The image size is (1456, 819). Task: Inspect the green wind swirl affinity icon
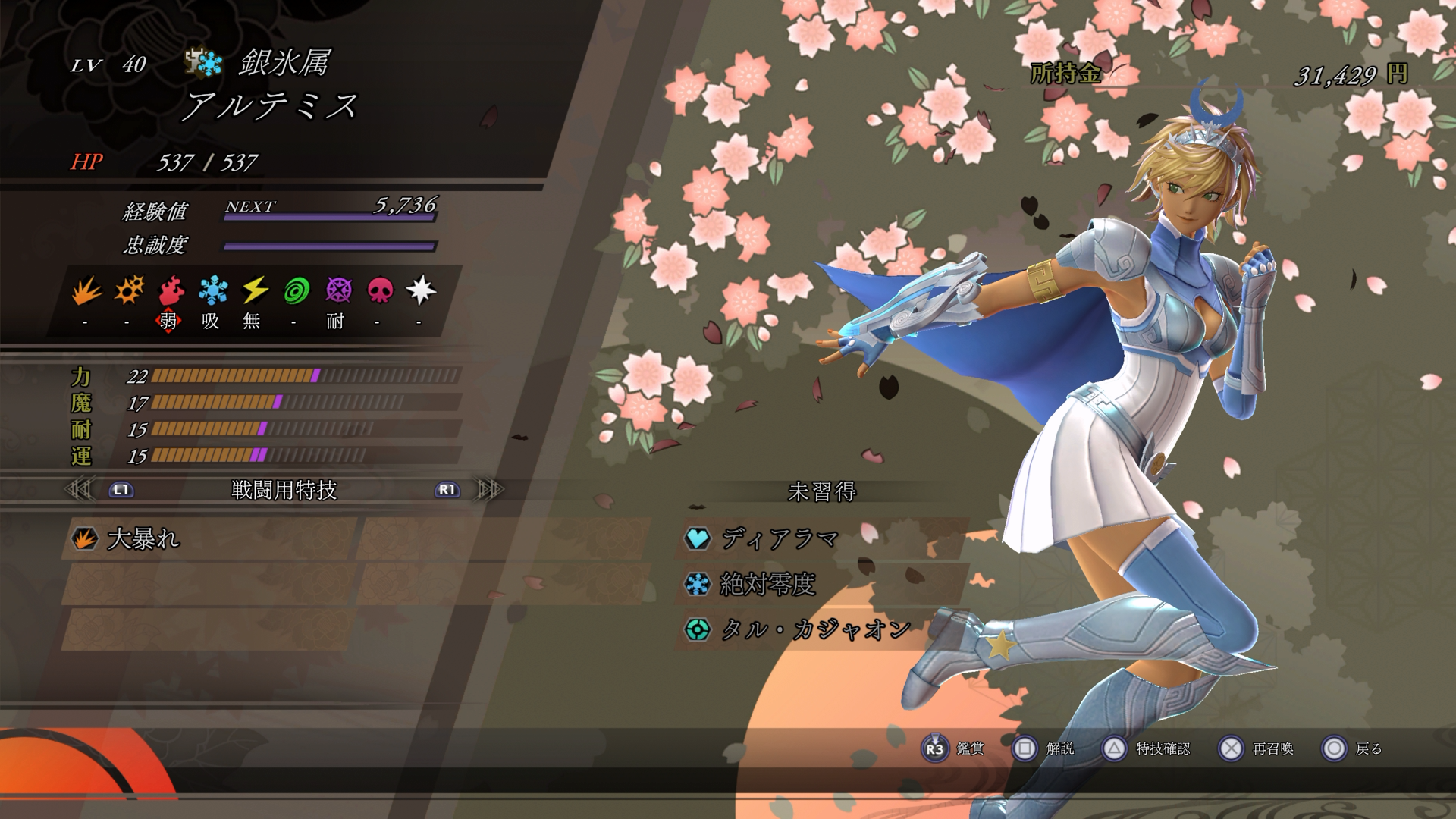[296, 291]
